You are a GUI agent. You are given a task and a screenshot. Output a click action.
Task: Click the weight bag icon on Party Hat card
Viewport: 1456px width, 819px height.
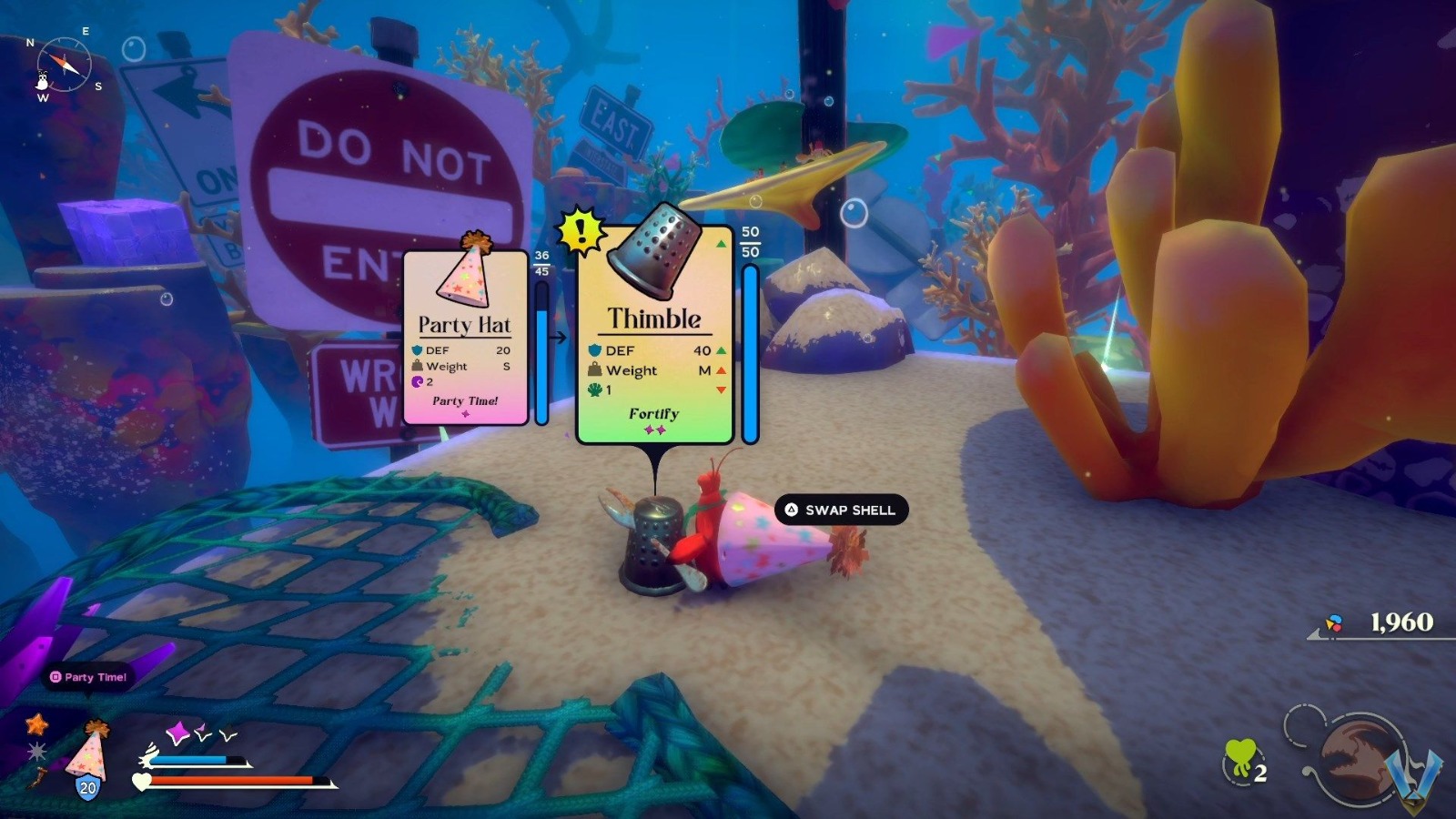416,366
